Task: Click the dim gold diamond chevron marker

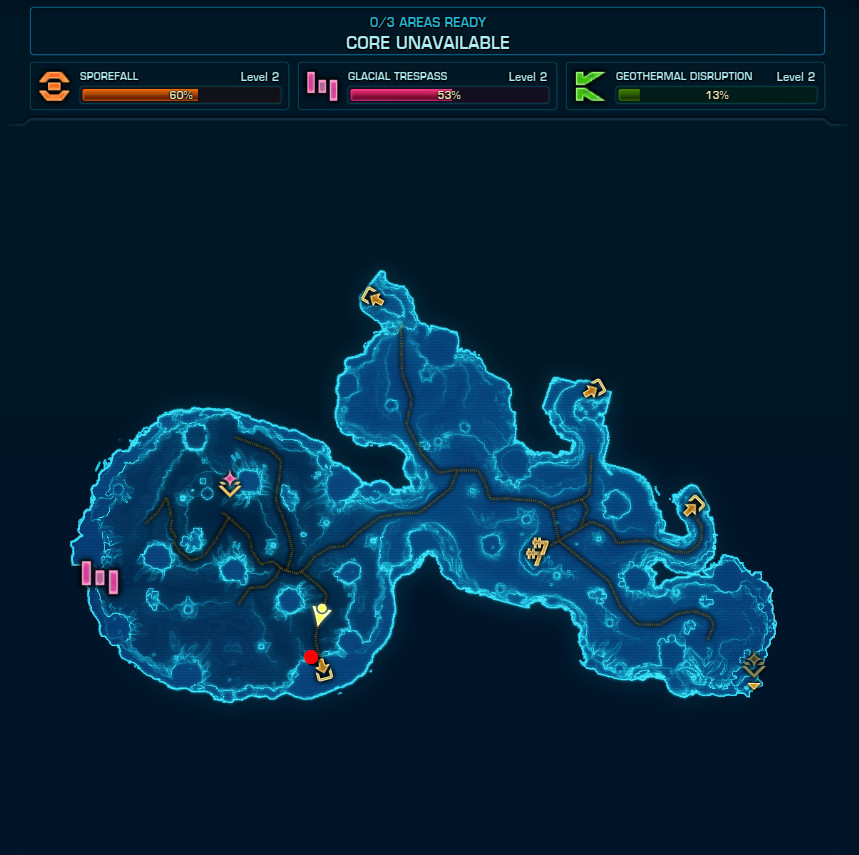Action: [753, 667]
